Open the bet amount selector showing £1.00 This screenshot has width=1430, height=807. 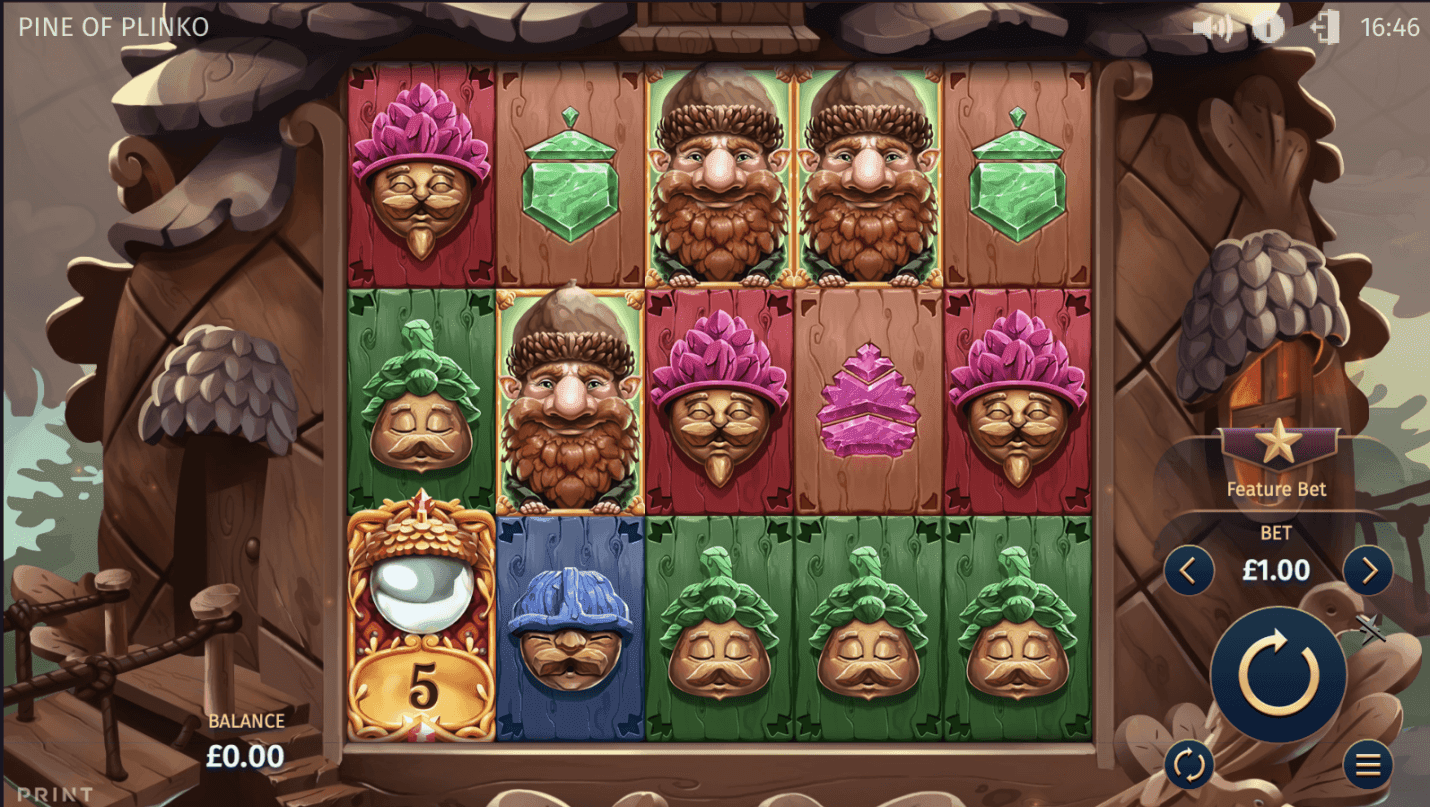point(1276,570)
